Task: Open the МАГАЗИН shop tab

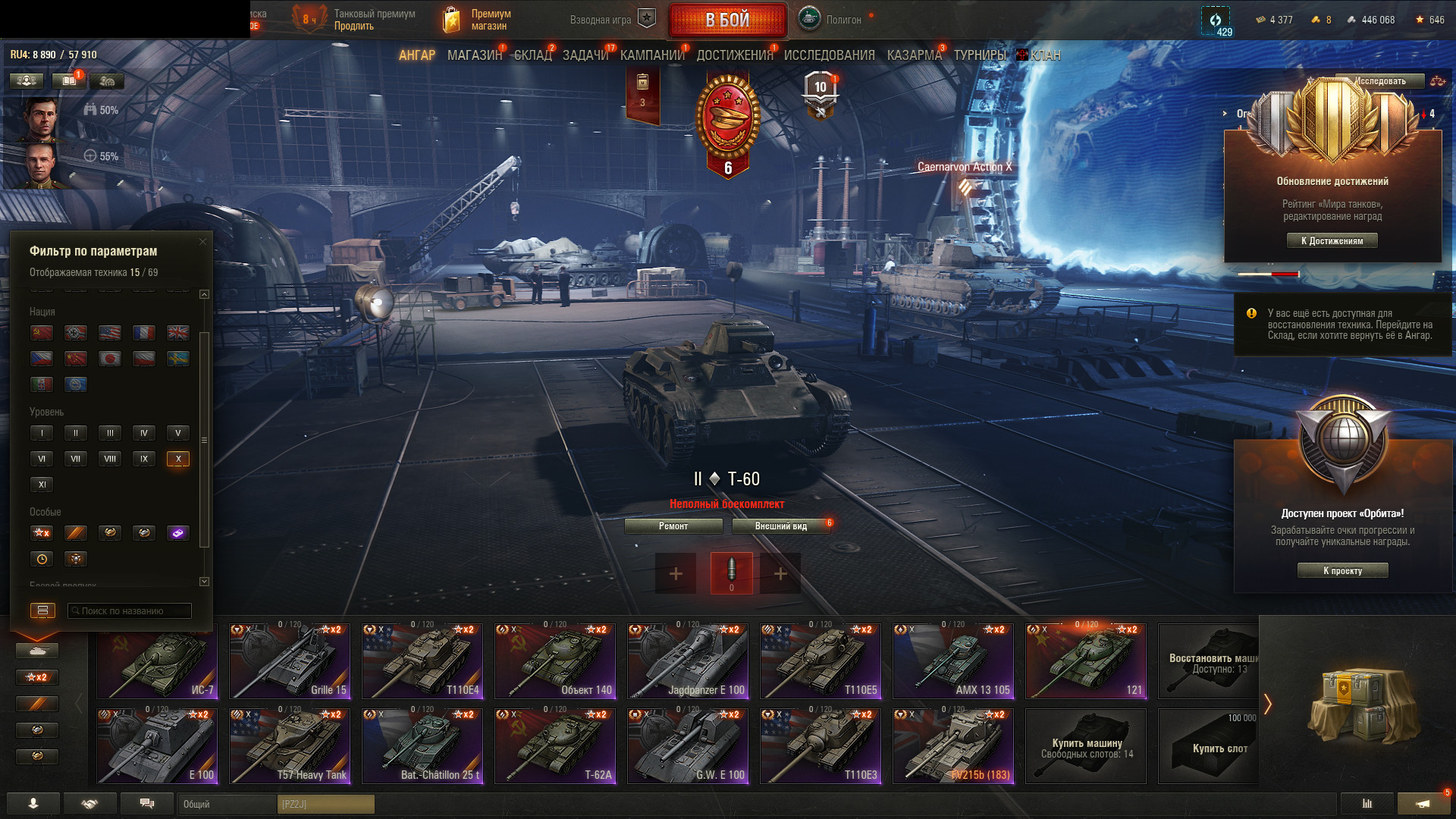Action: (x=474, y=55)
